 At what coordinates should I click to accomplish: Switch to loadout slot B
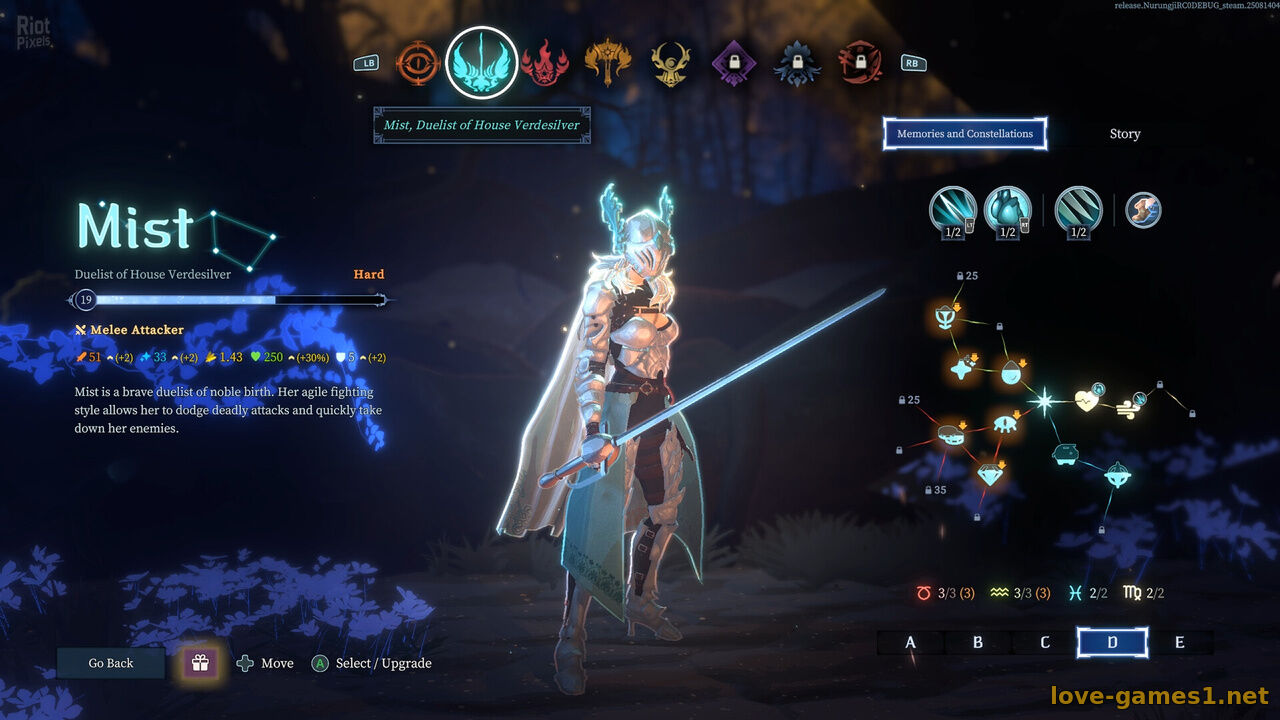pos(978,642)
